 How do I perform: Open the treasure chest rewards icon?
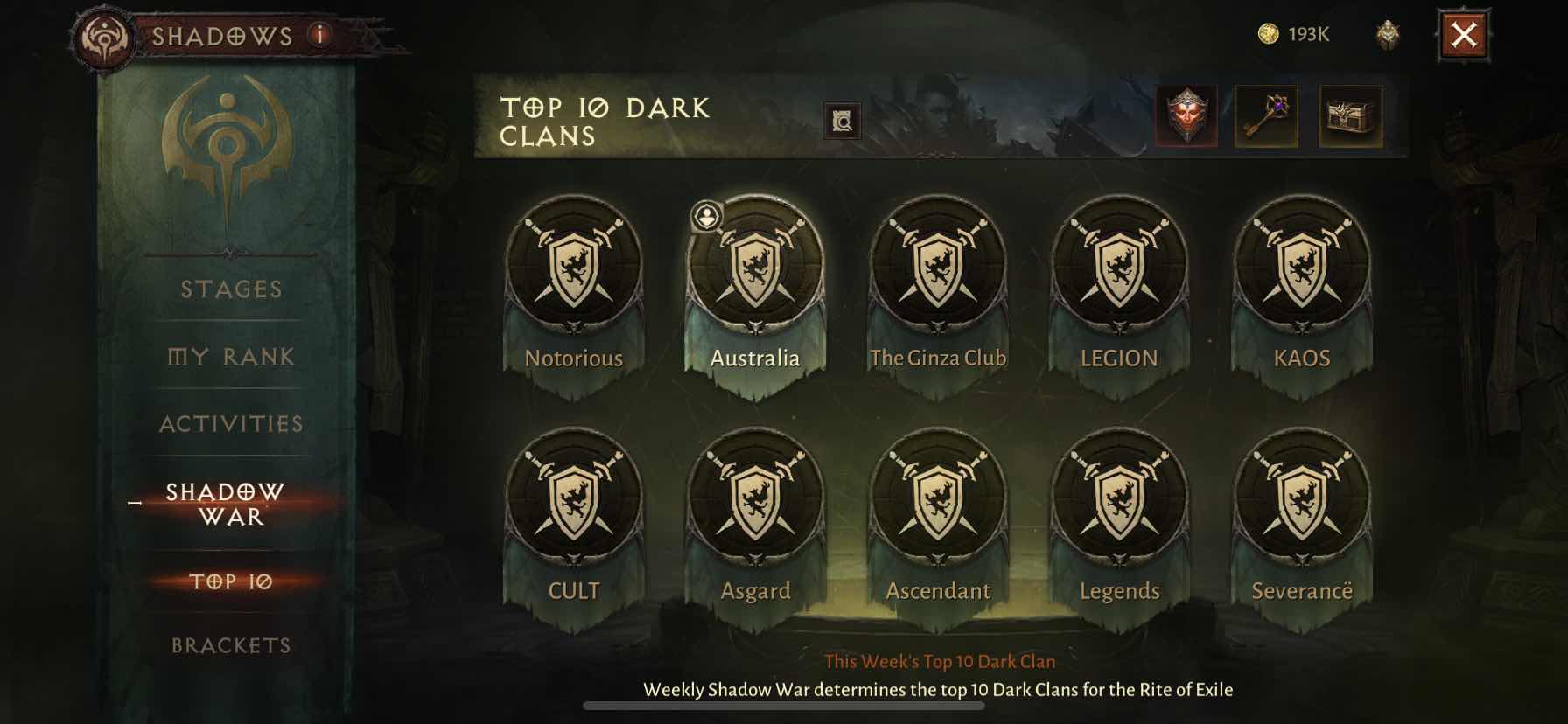pos(1350,115)
